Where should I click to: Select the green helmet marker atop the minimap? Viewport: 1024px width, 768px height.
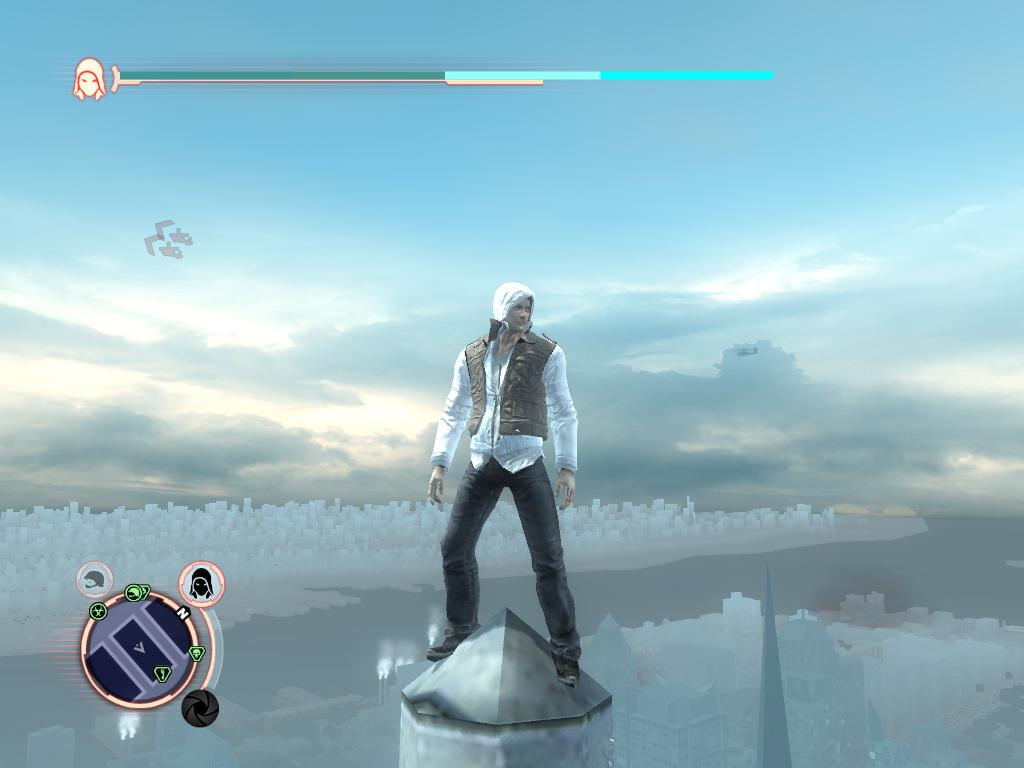pos(135,592)
